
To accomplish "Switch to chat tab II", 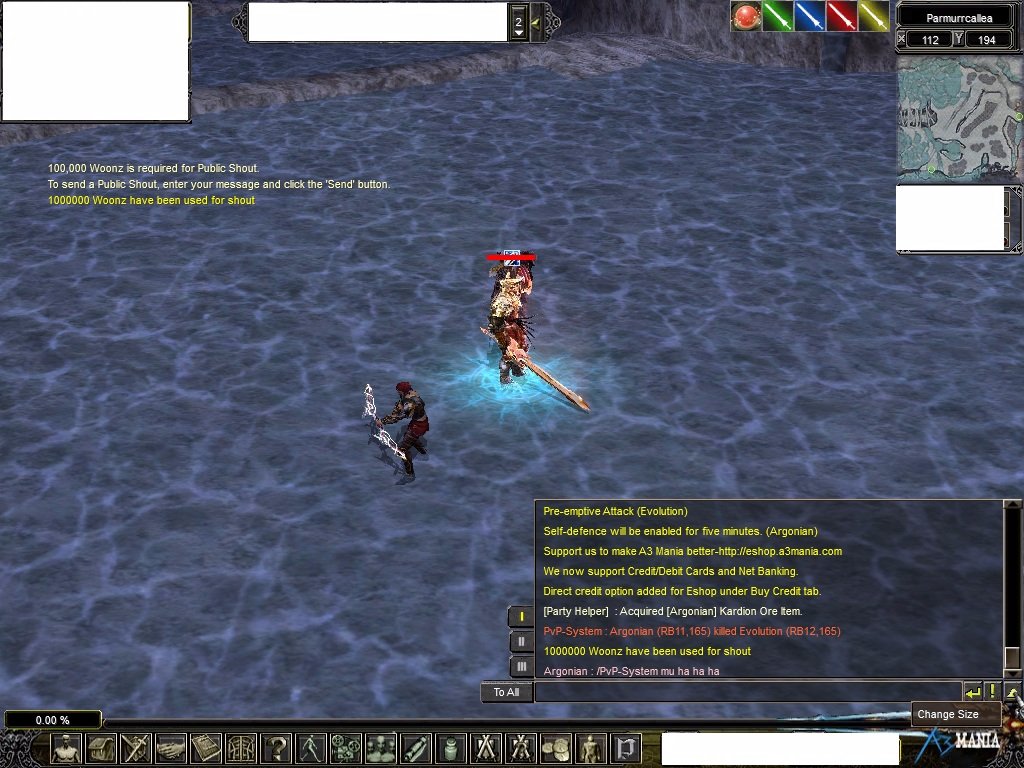I will [x=521, y=641].
